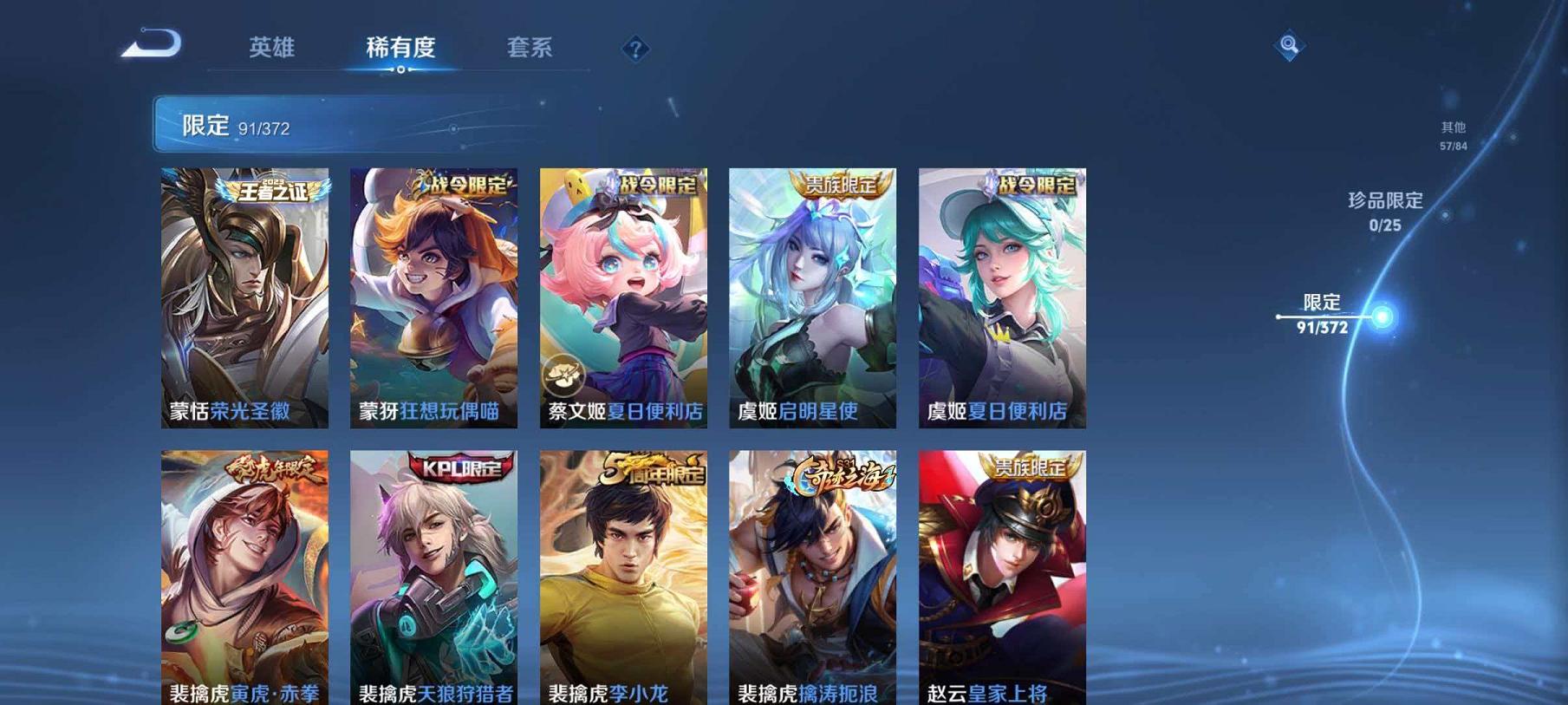Screen dimensions: 1568x705
Task: Switch to the 英雄 tab
Action: (x=271, y=49)
